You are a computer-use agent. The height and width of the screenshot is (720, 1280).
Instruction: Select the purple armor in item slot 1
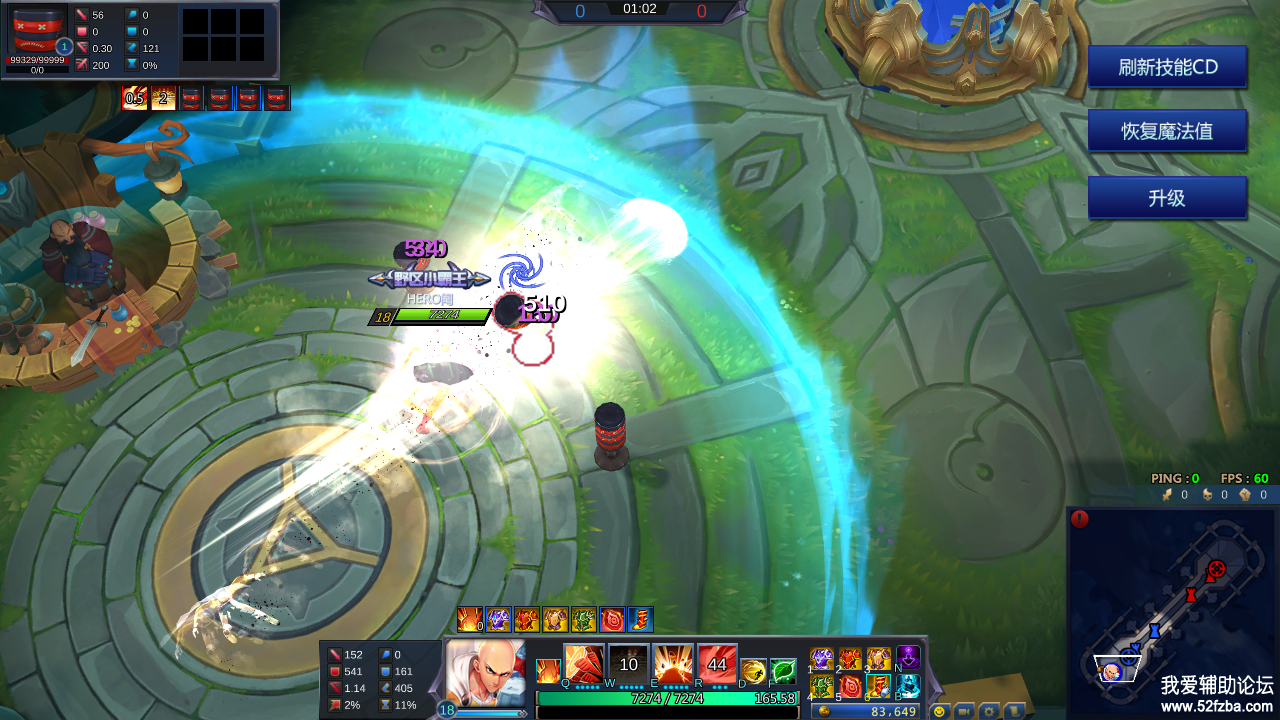pos(822,659)
